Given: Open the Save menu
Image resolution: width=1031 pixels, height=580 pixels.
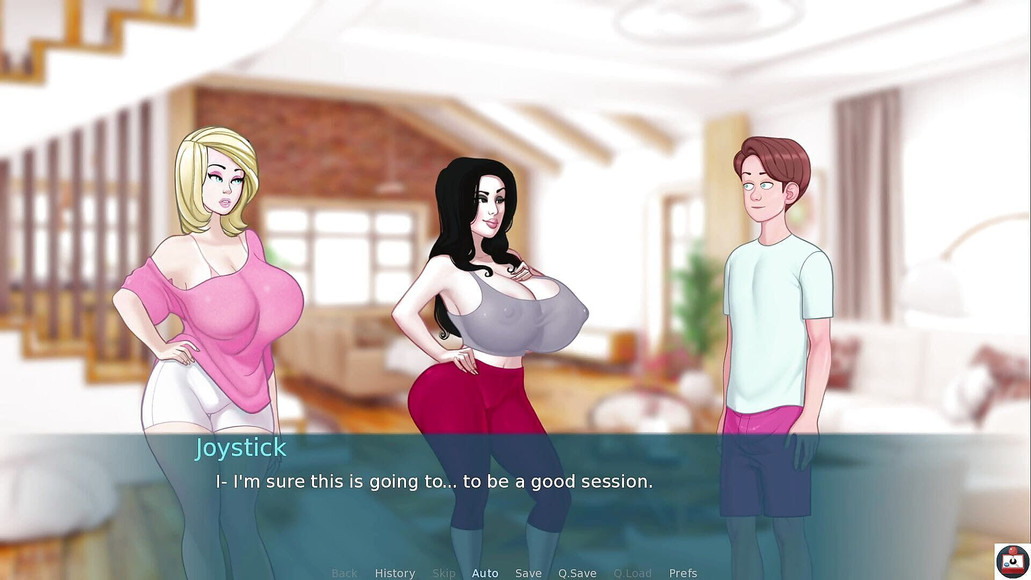Looking at the screenshot, I should click(x=528, y=573).
